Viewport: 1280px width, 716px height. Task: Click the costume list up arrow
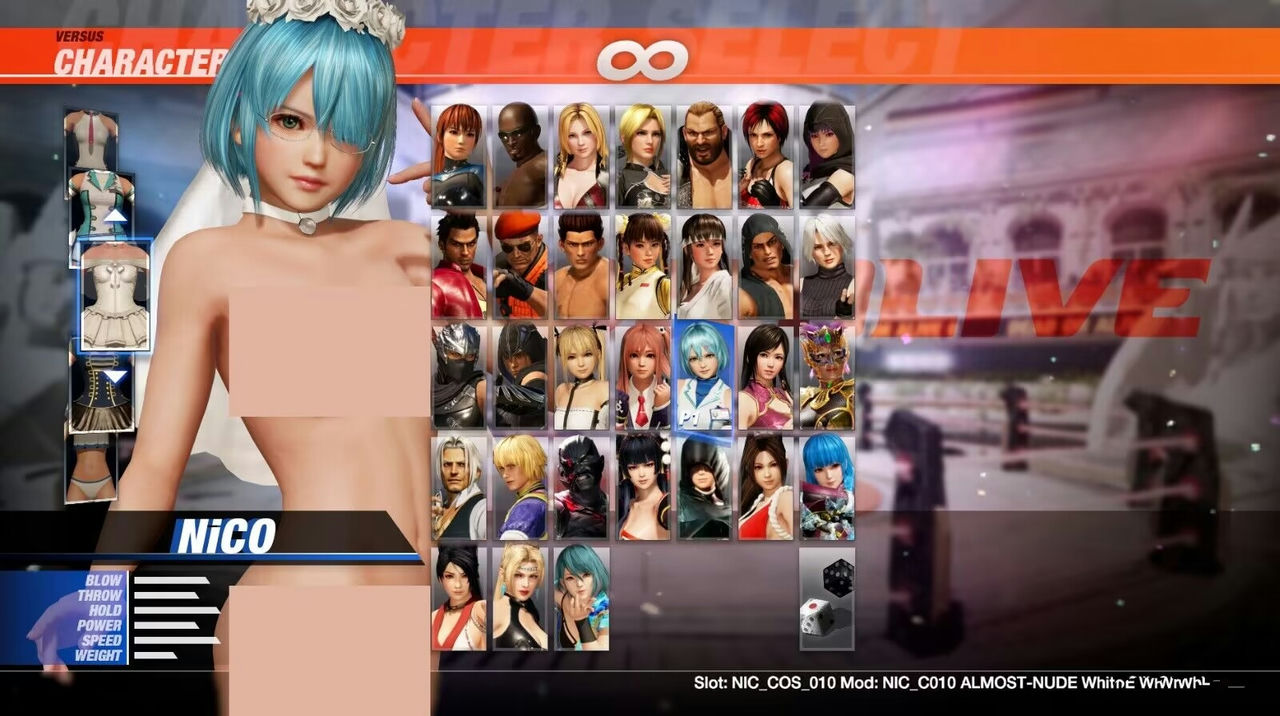pos(116,215)
